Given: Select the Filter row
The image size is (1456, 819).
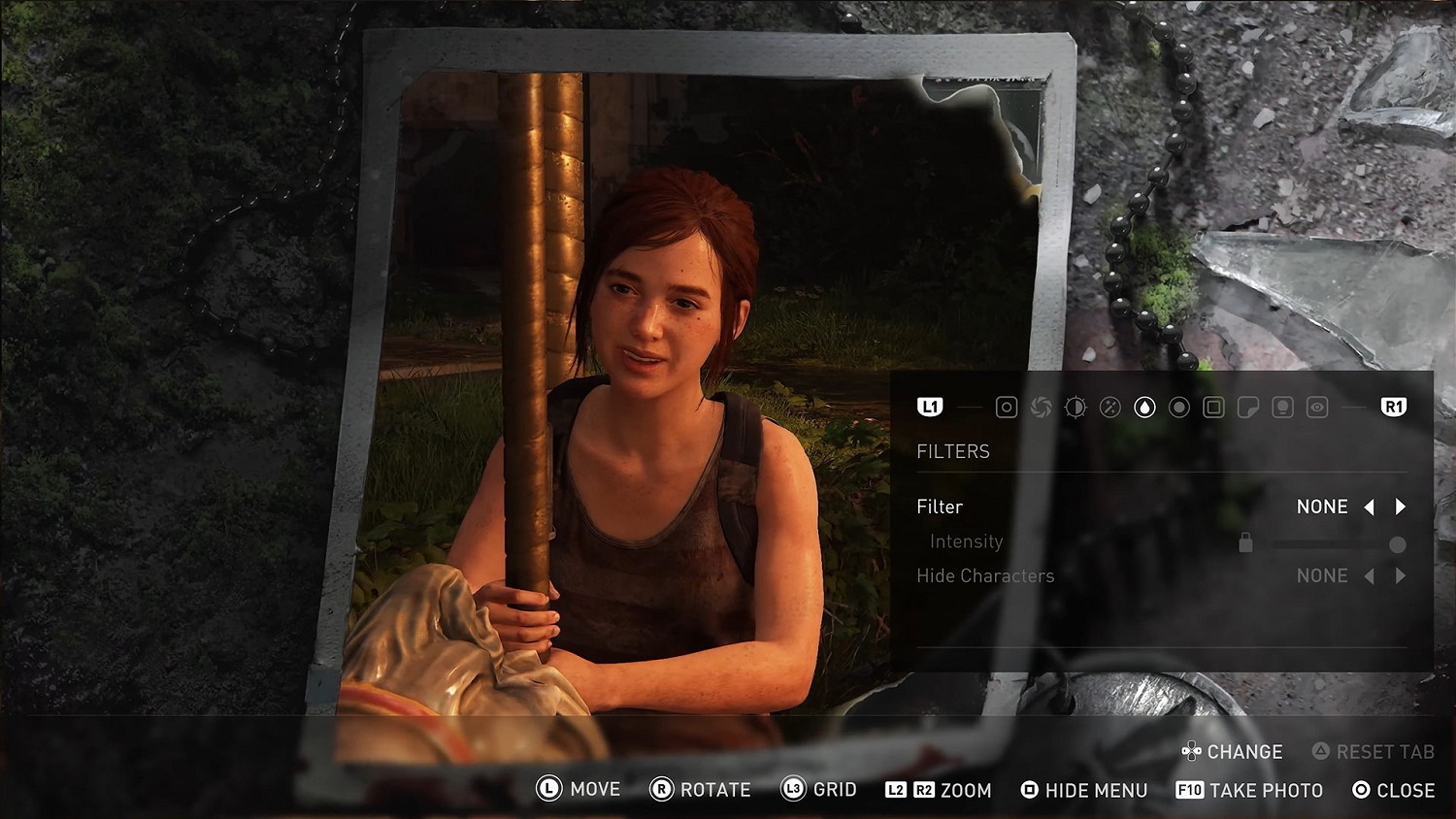Looking at the screenshot, I should coord(940,507).
